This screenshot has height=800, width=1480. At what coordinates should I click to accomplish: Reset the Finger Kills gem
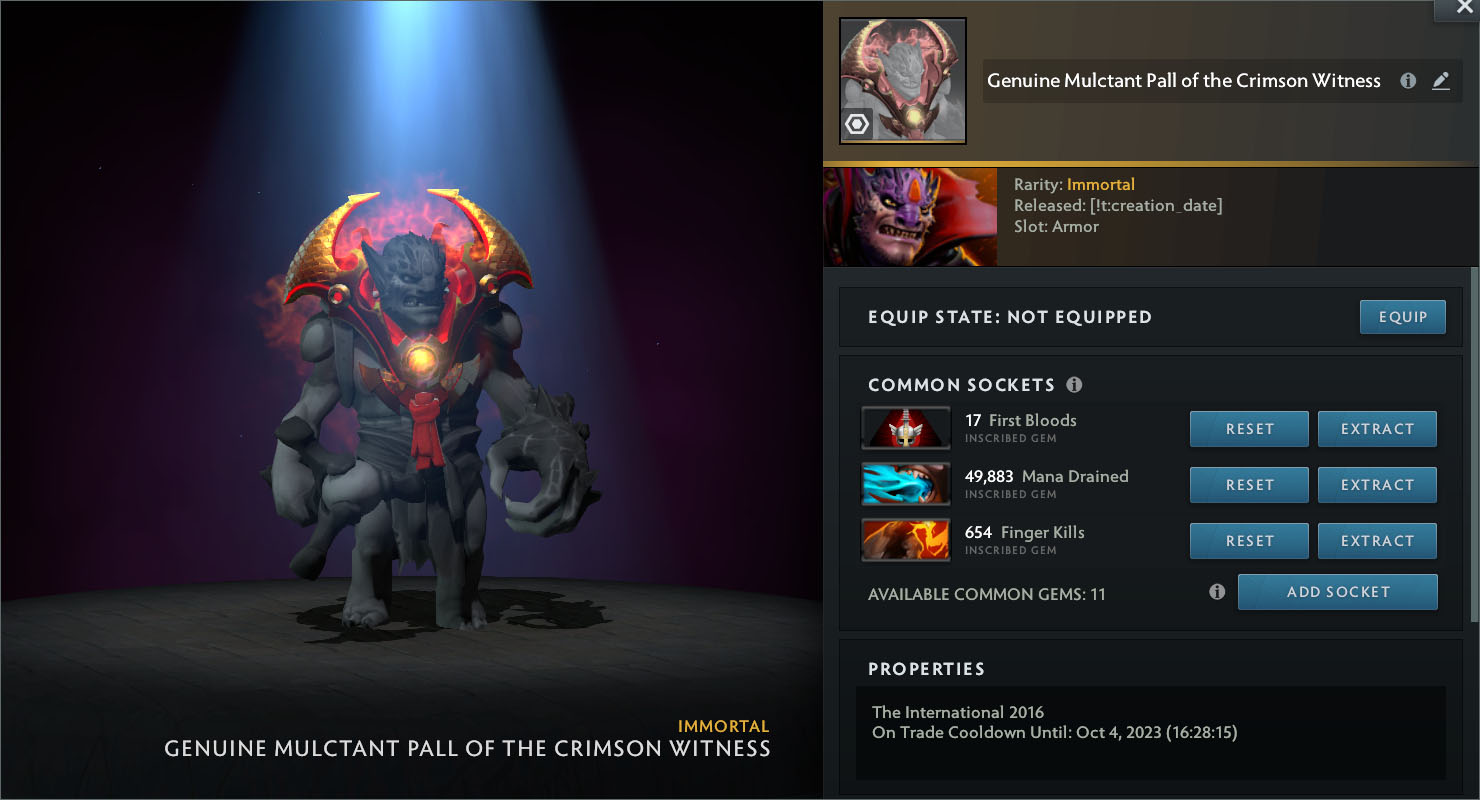coord(1249,541)
